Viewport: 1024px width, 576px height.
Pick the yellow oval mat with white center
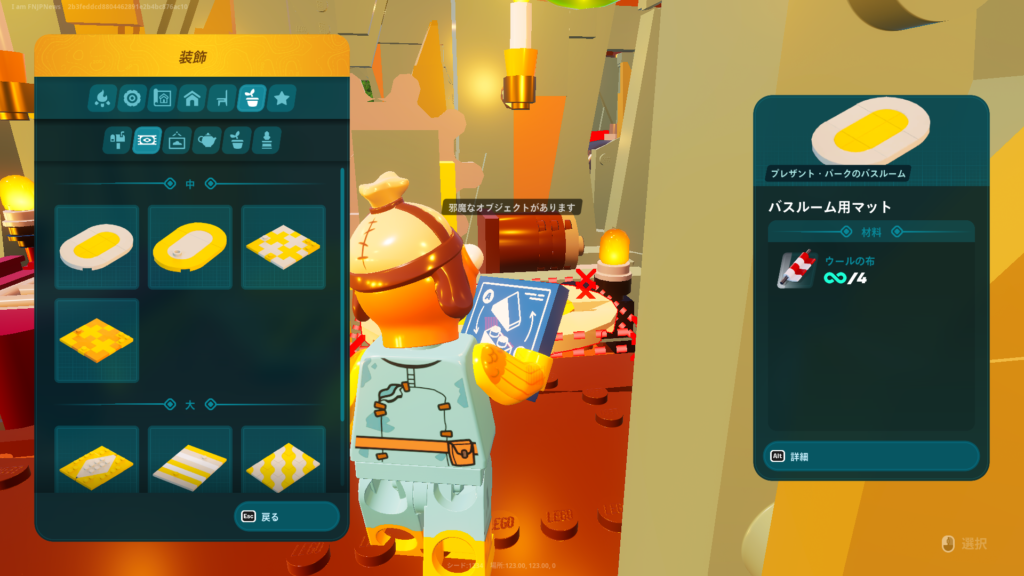coord(190,247)
